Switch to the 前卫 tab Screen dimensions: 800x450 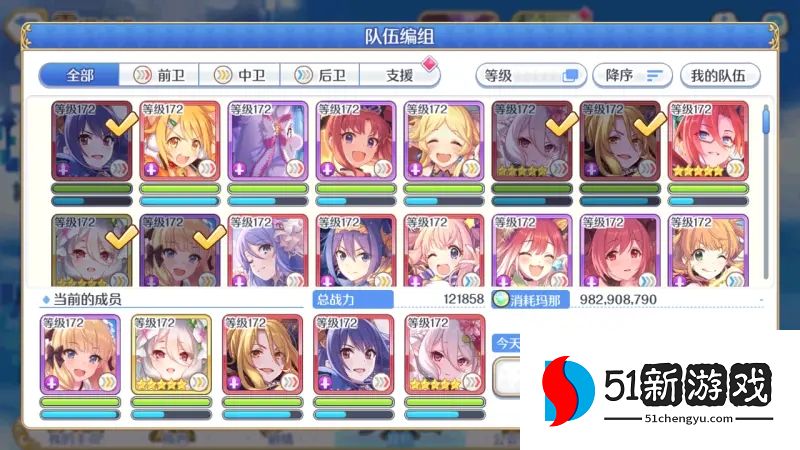click(158, 75)
